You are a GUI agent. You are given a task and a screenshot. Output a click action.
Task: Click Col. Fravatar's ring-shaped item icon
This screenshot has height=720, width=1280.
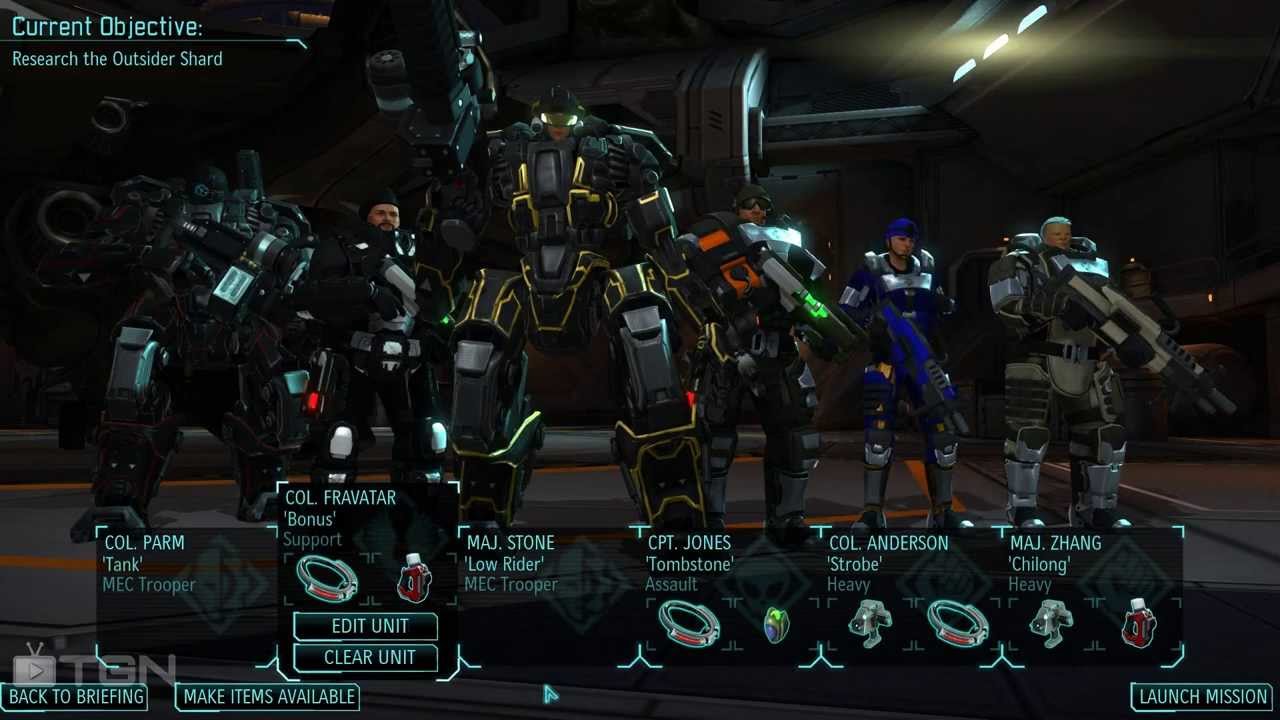coord(327,578)
